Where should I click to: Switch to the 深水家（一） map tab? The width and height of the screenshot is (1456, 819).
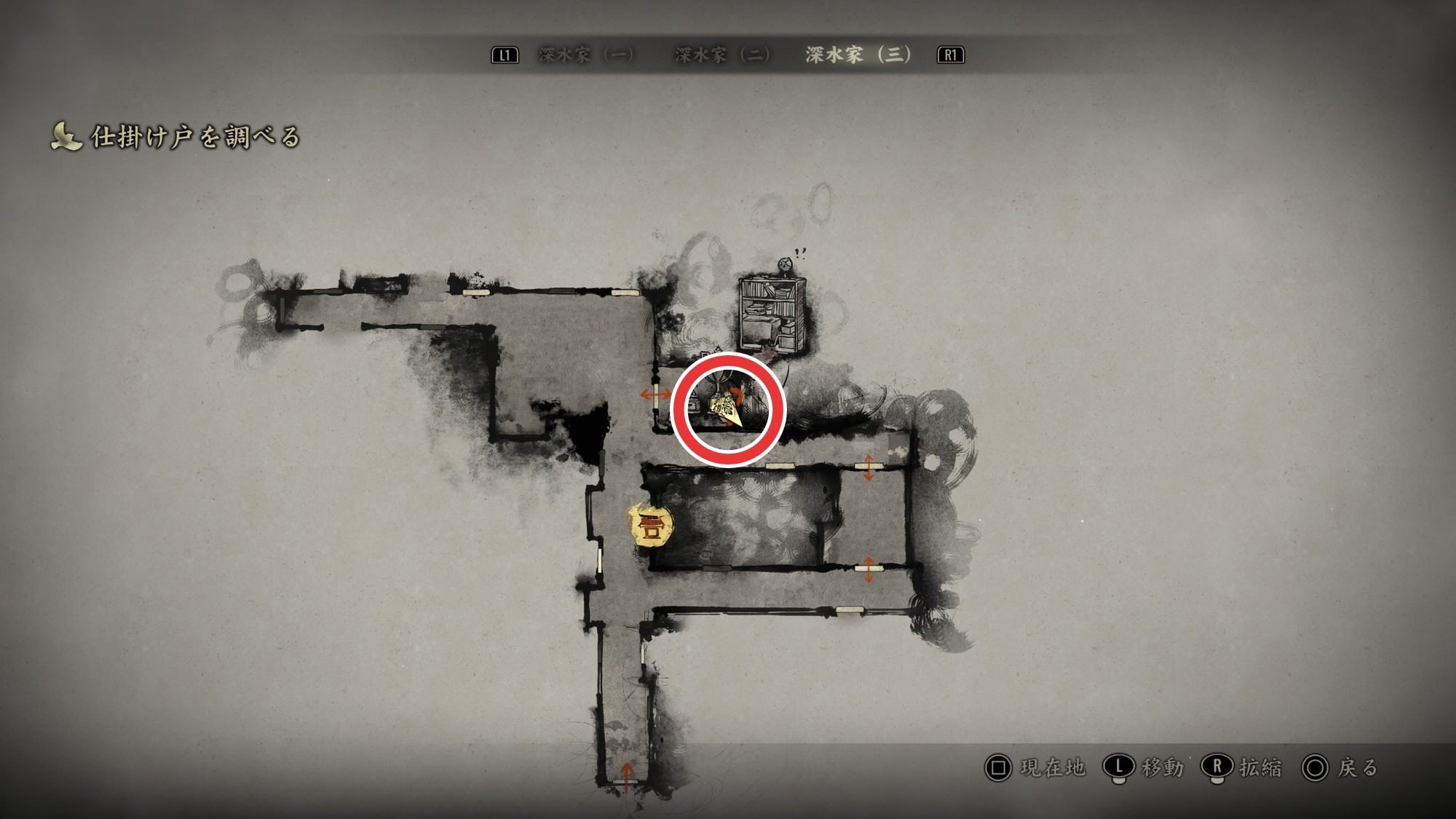click(586, 55)
